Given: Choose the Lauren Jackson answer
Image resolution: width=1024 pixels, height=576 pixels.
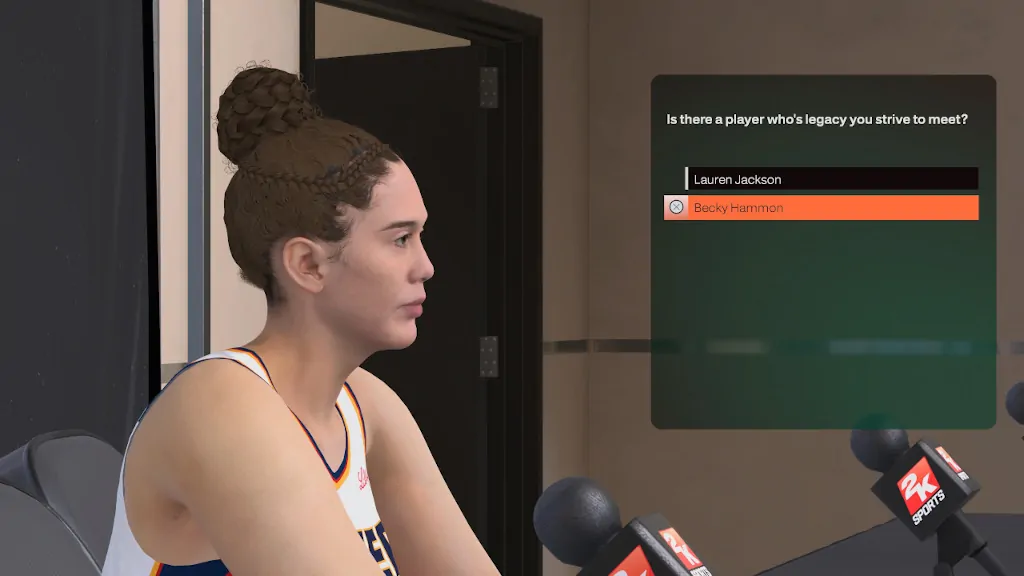Looking at the screenshot, I should [x=830, y=179].
